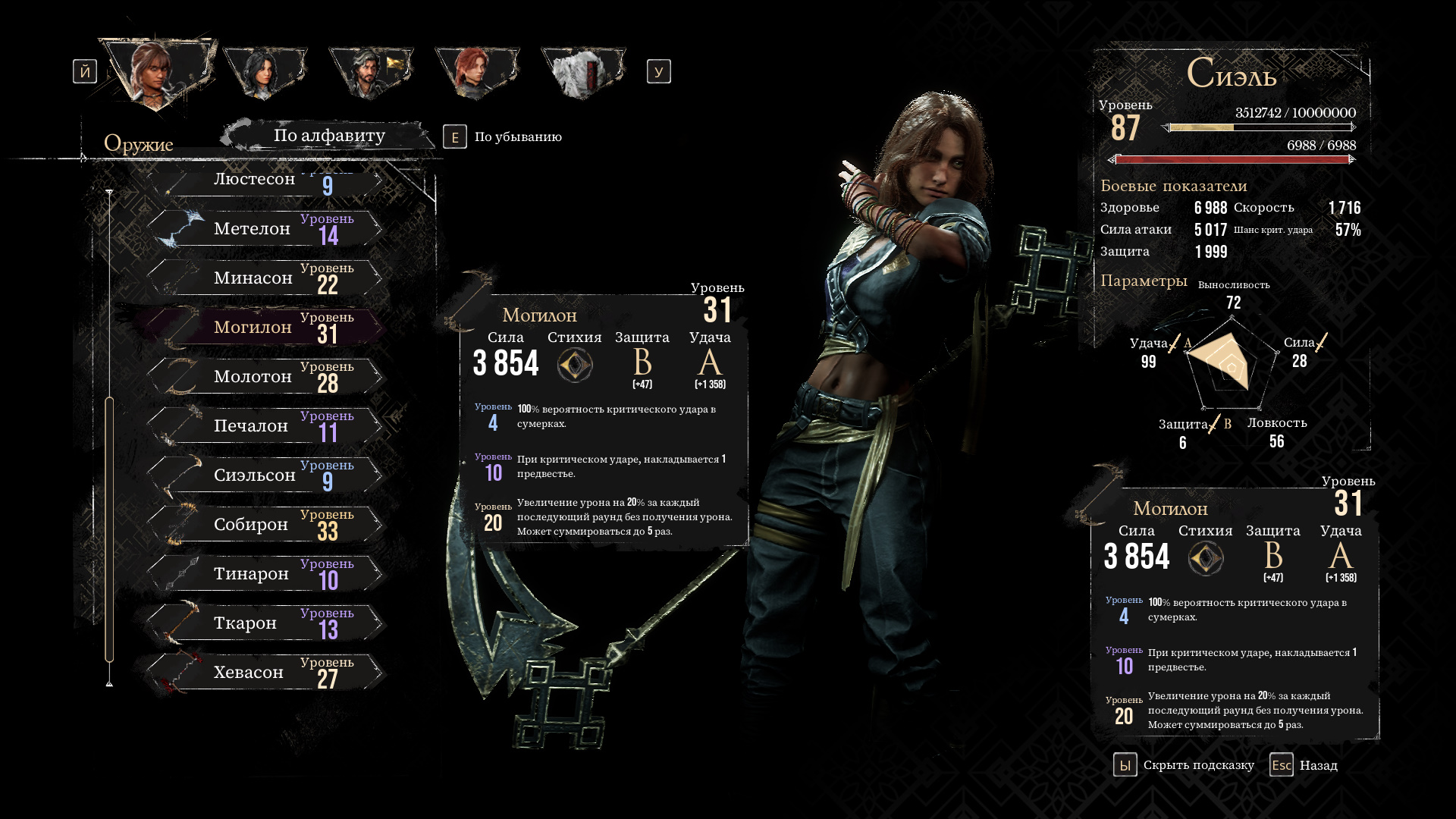The image size is (1456, 819).
Task: Pick the Тинарон weapon row
Action: pyautogui.click(x=265, y=574)
